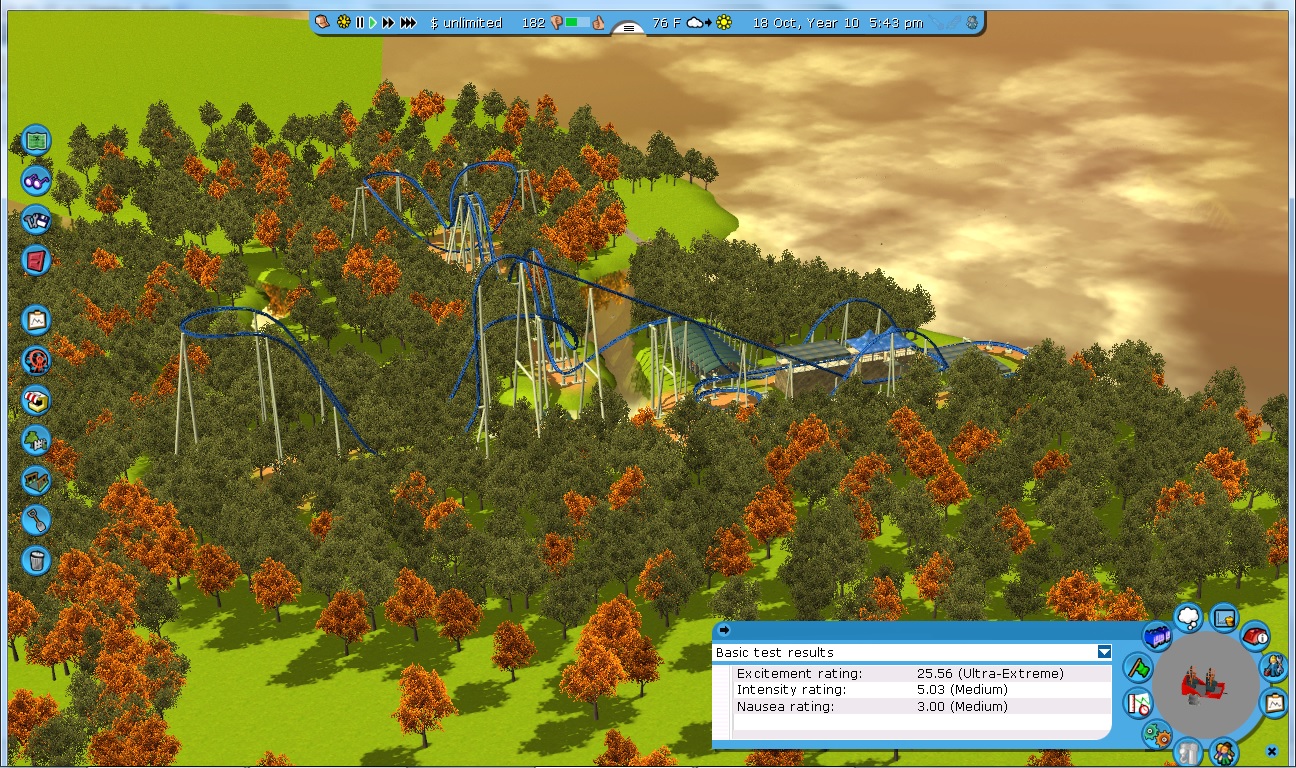Open the purple sunglasses view options

coord(36,180)
